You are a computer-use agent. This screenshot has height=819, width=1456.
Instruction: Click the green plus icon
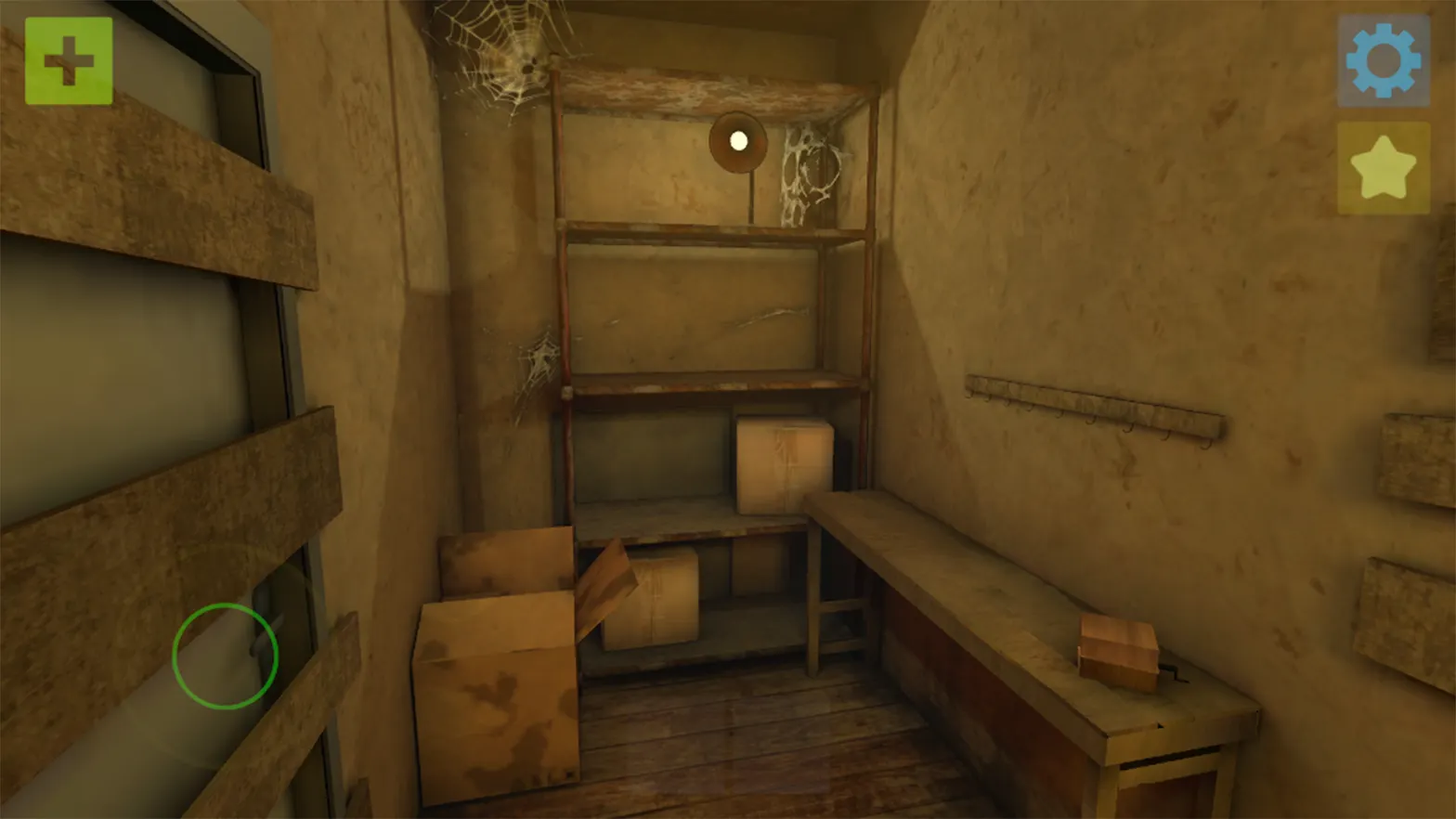point(70,60)
